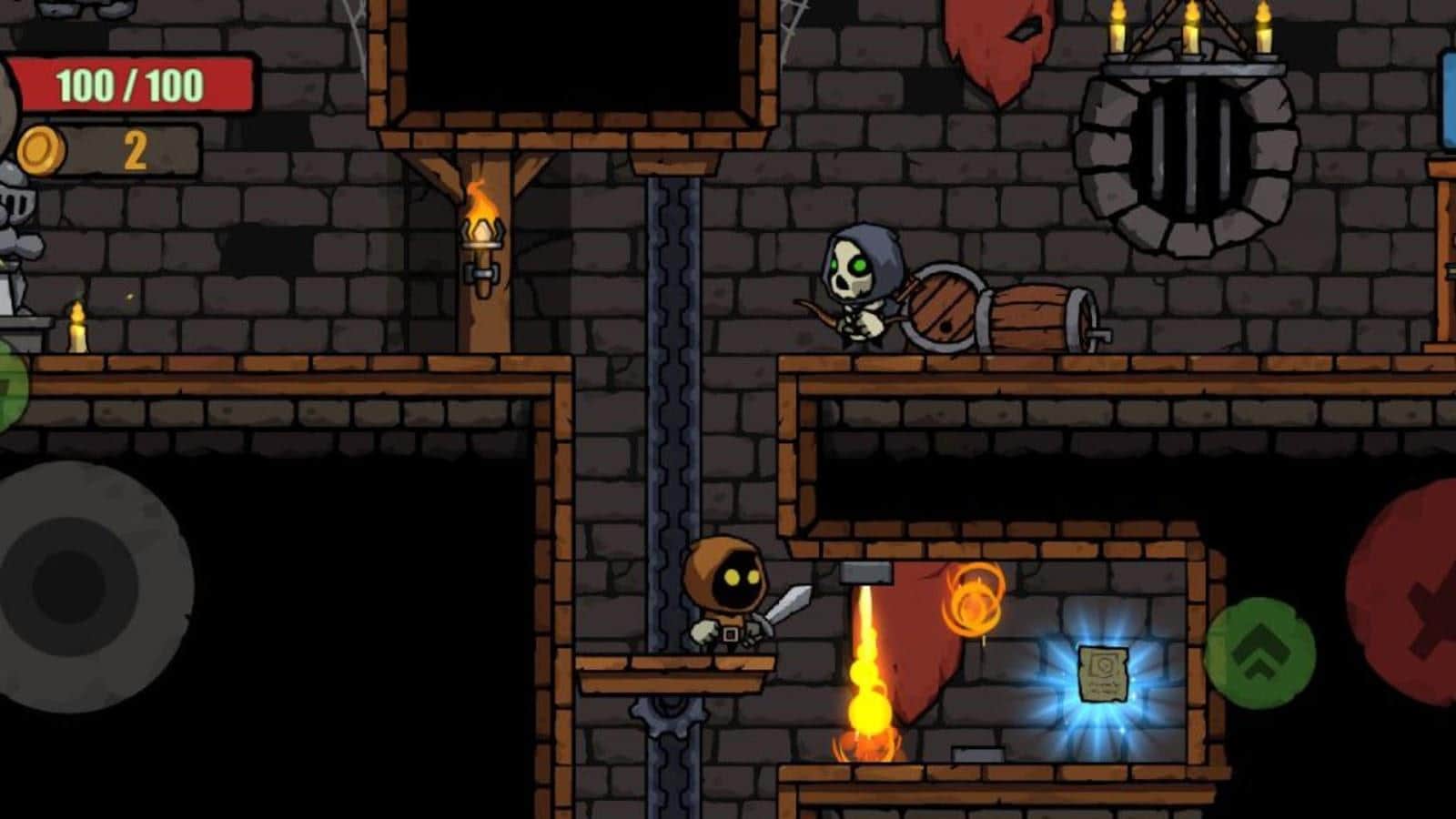Image resolution: width=1456 pixels, height=819 pixels.
Task: Tap the green double-arrow jump button
Action: pos(1259,653)
